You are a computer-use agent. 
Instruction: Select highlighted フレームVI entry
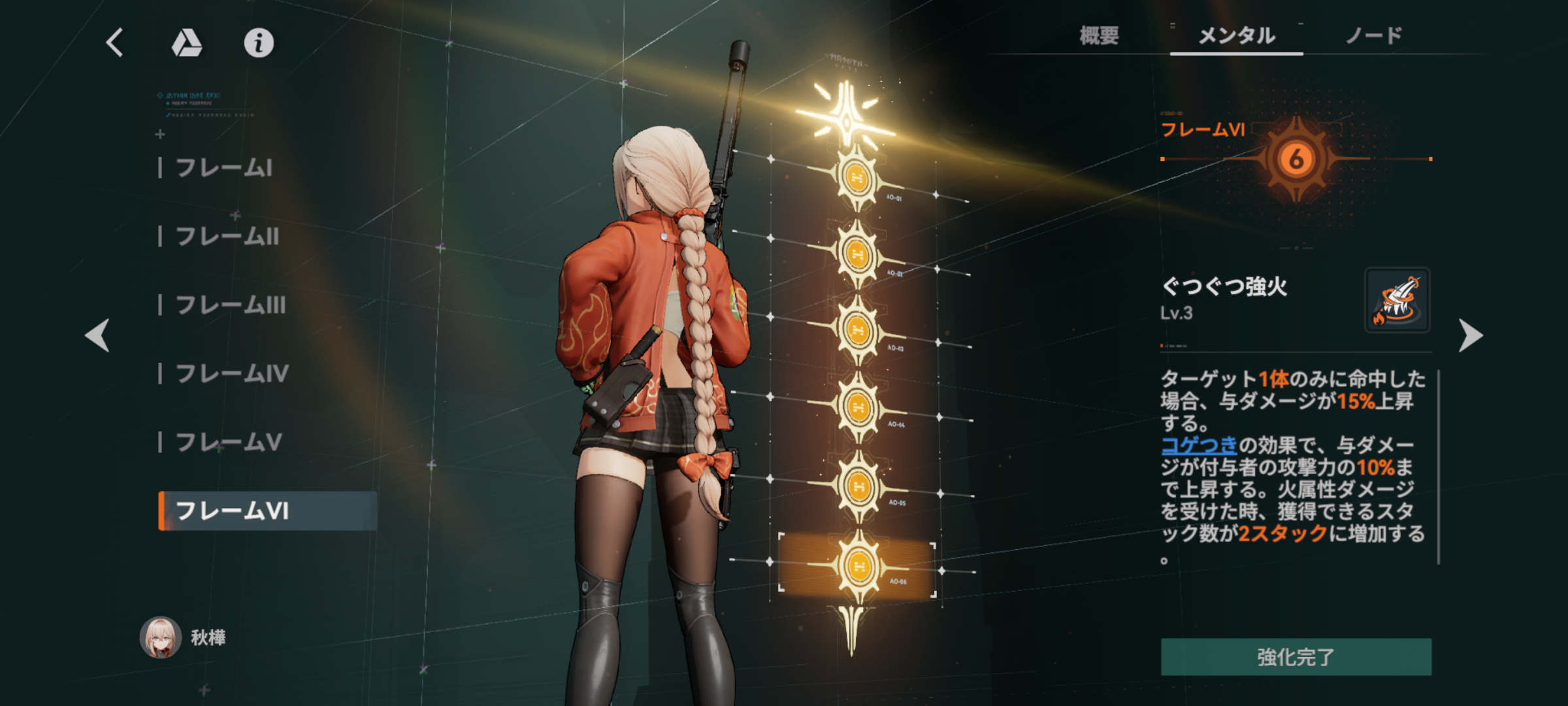pyautogui.click(x=232, y=511)
